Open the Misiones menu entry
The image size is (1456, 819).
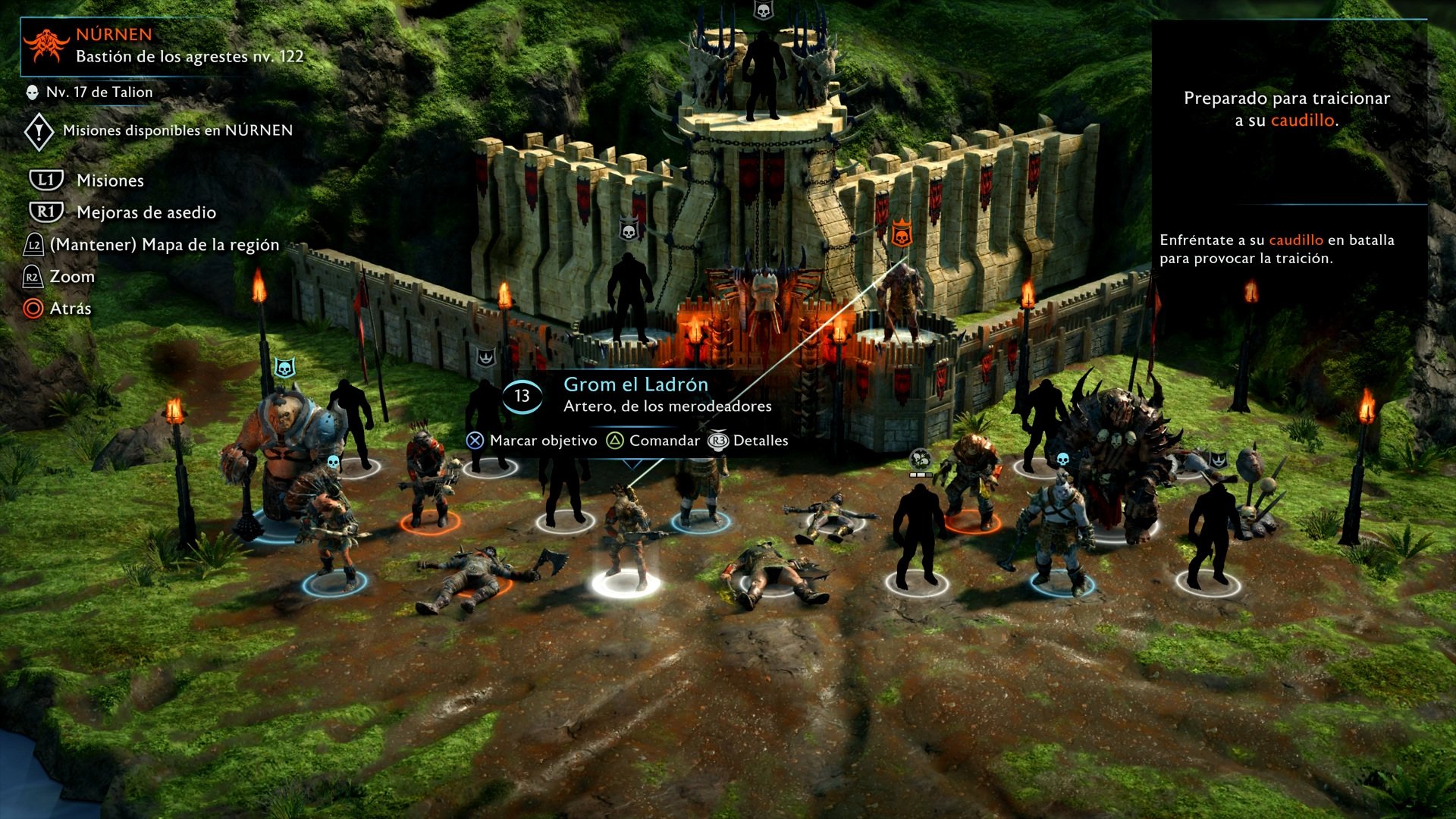pyautogui.click(x=110, y=180)
